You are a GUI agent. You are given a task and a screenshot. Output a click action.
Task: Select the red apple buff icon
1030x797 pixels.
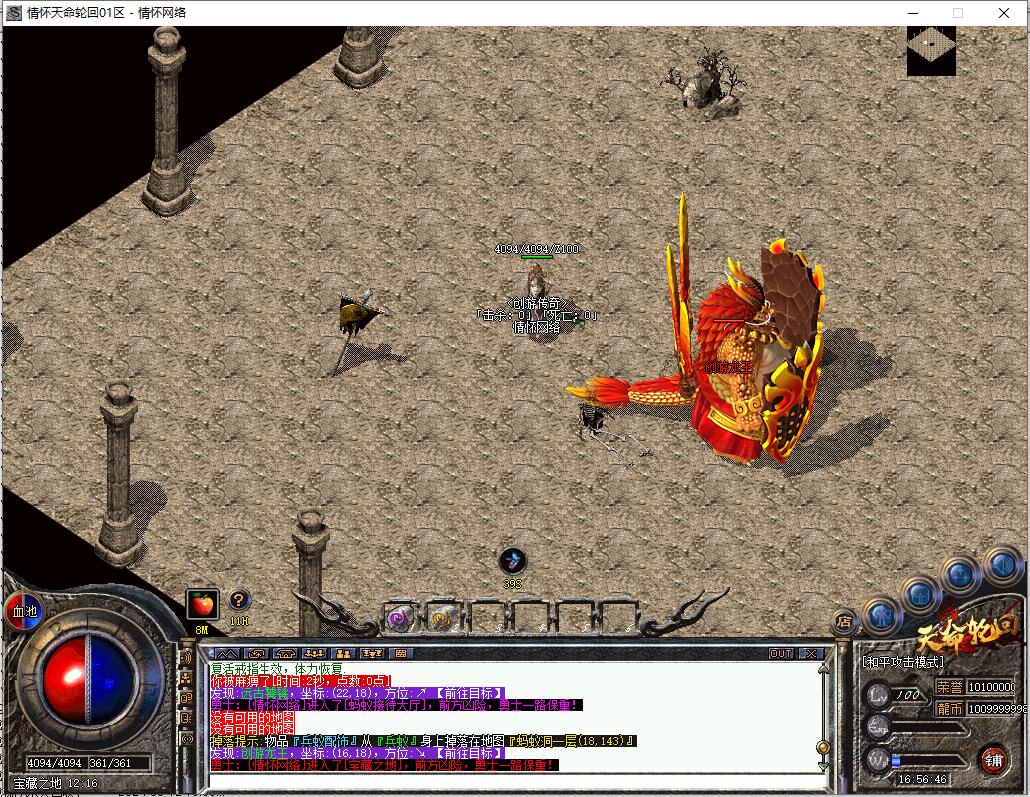[202, 604]
